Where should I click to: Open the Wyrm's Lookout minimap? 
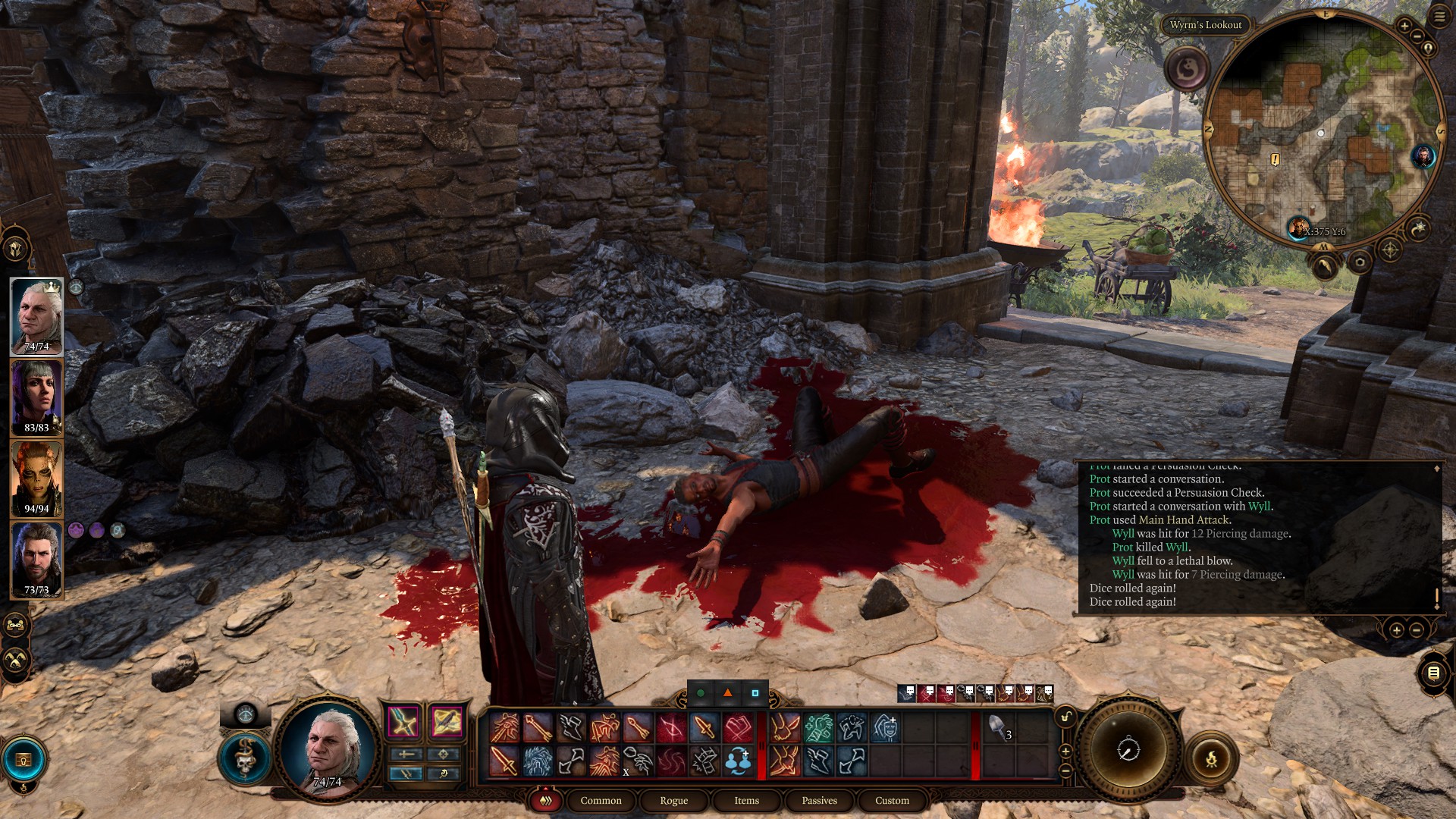(x=1323, y=129)
